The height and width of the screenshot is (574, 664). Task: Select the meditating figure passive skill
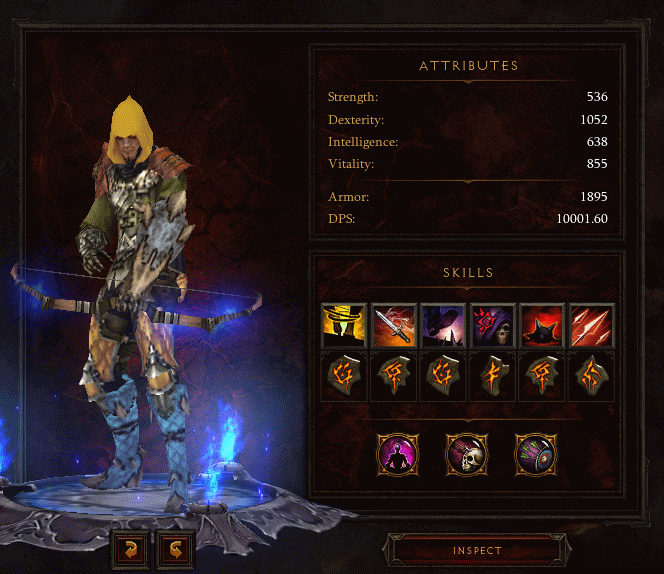396,453
